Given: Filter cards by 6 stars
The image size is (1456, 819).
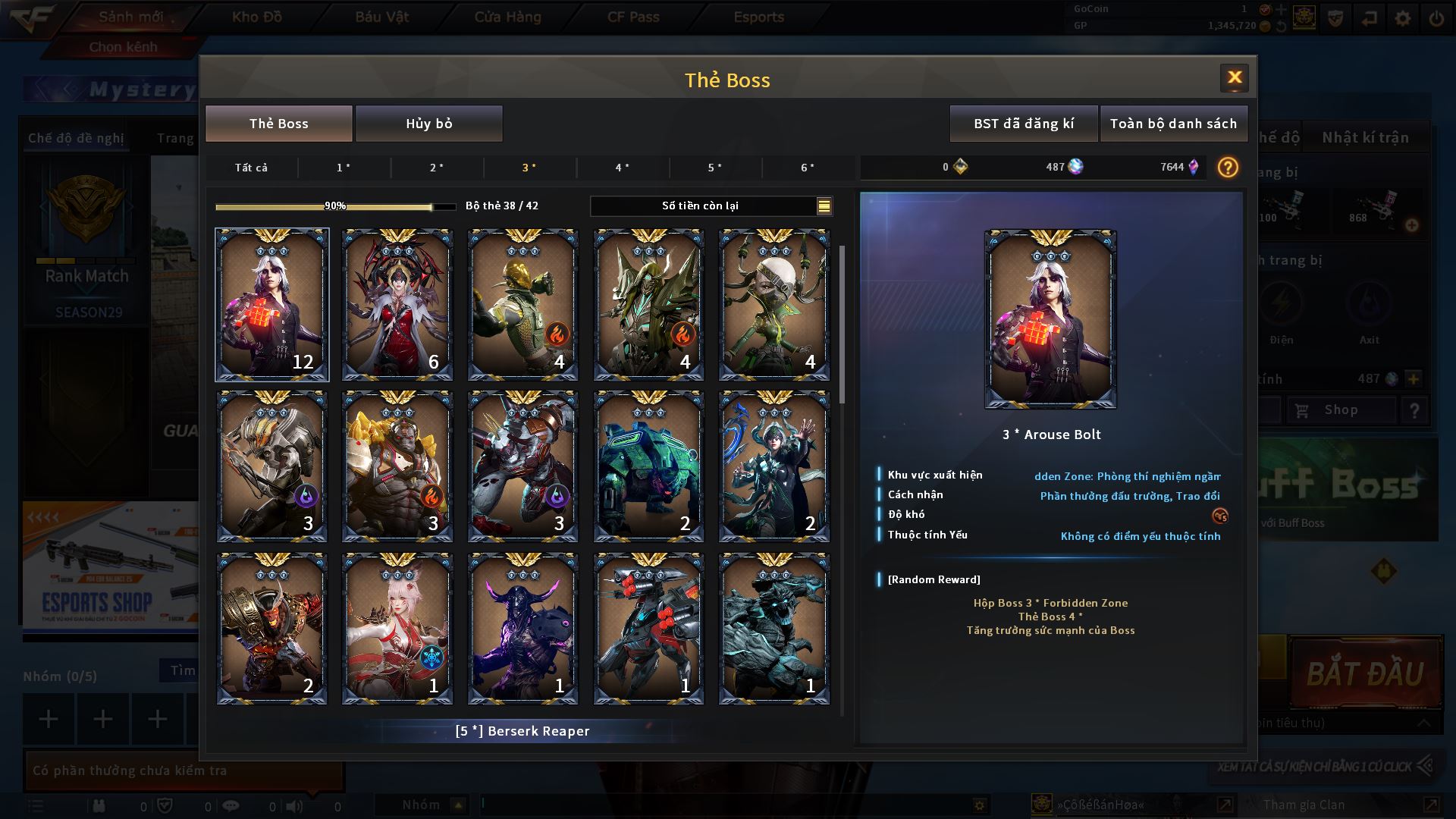Looking at the screenshot, I should 808,168.
